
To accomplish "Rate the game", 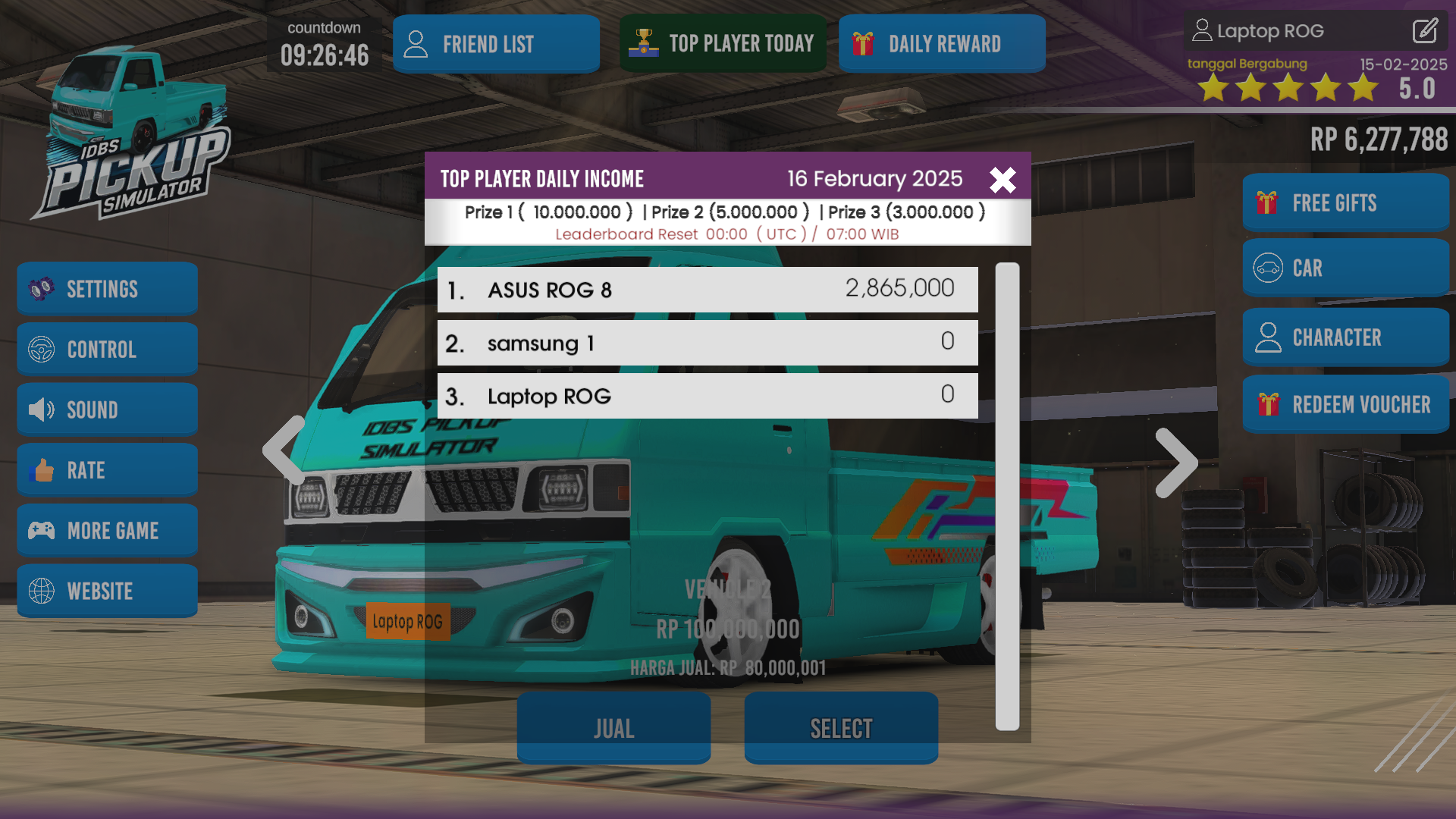I will coord(107,469).
